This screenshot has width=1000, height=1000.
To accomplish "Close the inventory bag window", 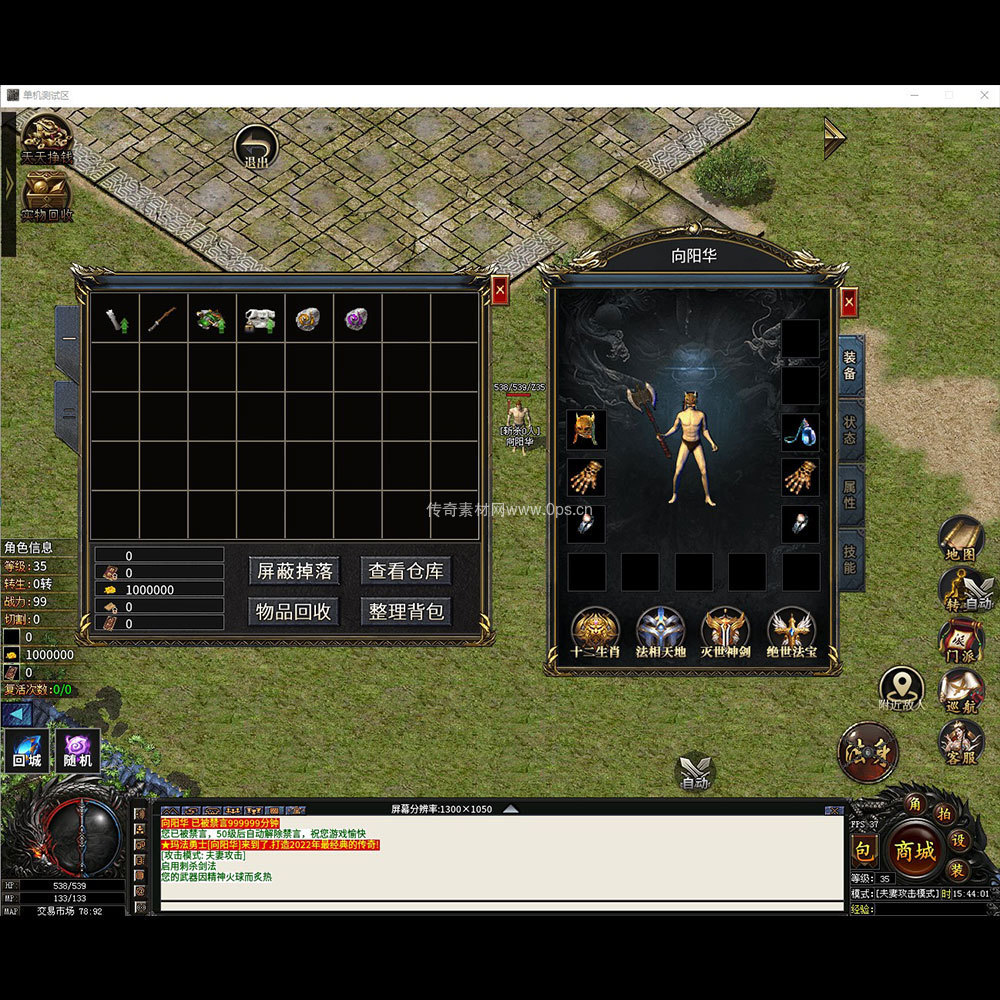I will click(x=499, y=290).
